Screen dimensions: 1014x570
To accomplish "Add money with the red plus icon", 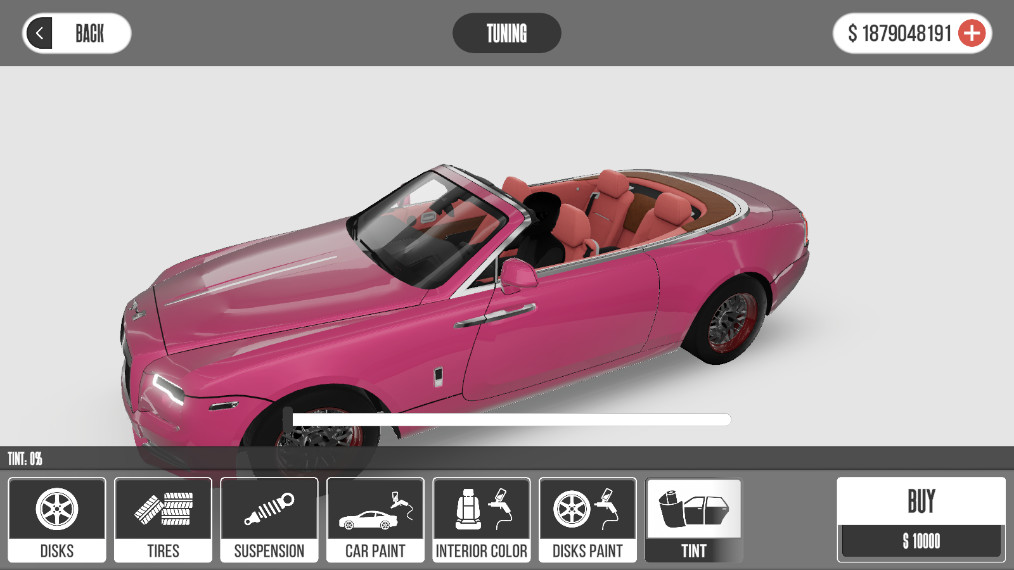I will pyautogui.click(x=971, y=33).
